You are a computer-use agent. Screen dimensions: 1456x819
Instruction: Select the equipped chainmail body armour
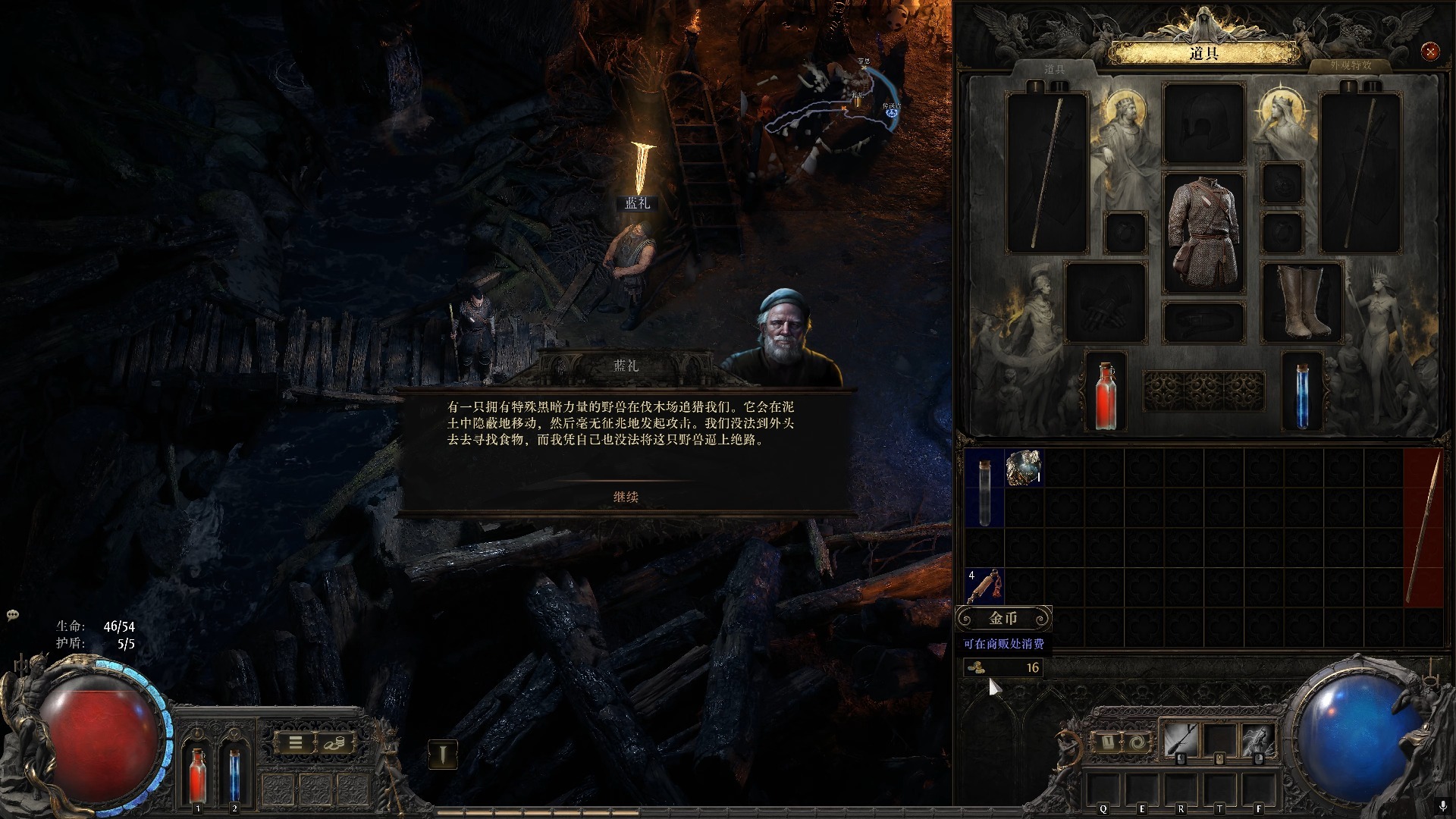click(x=1203, y=232)
